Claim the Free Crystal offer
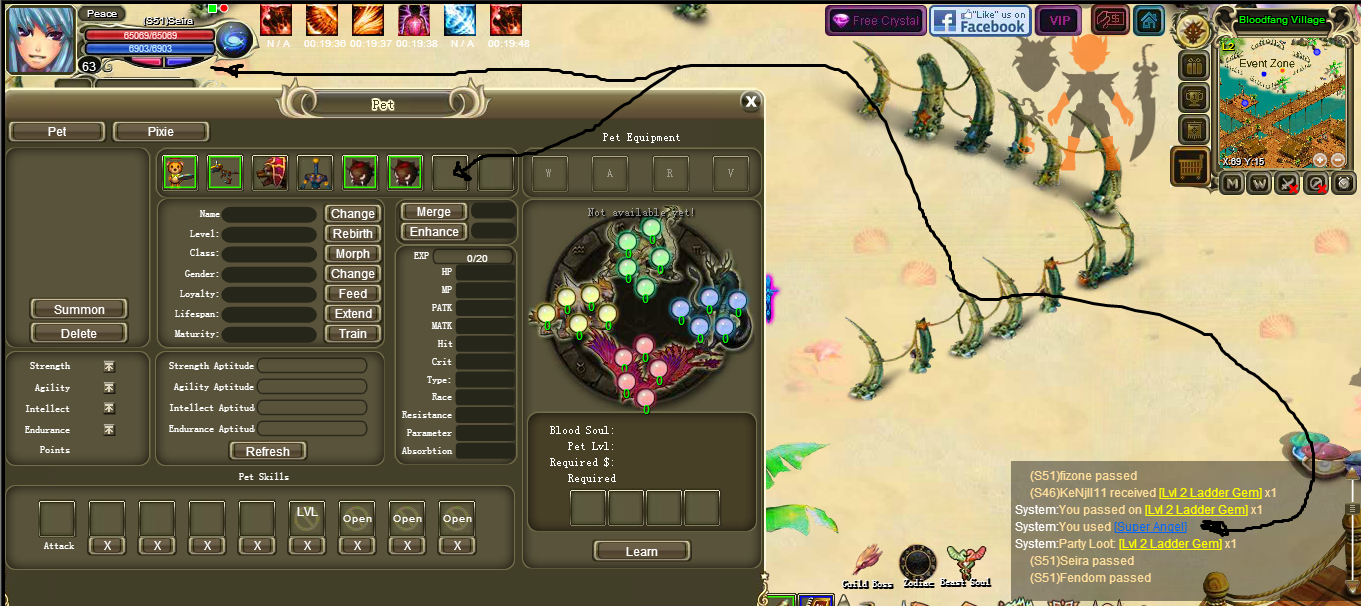 (x=874, y=21)
